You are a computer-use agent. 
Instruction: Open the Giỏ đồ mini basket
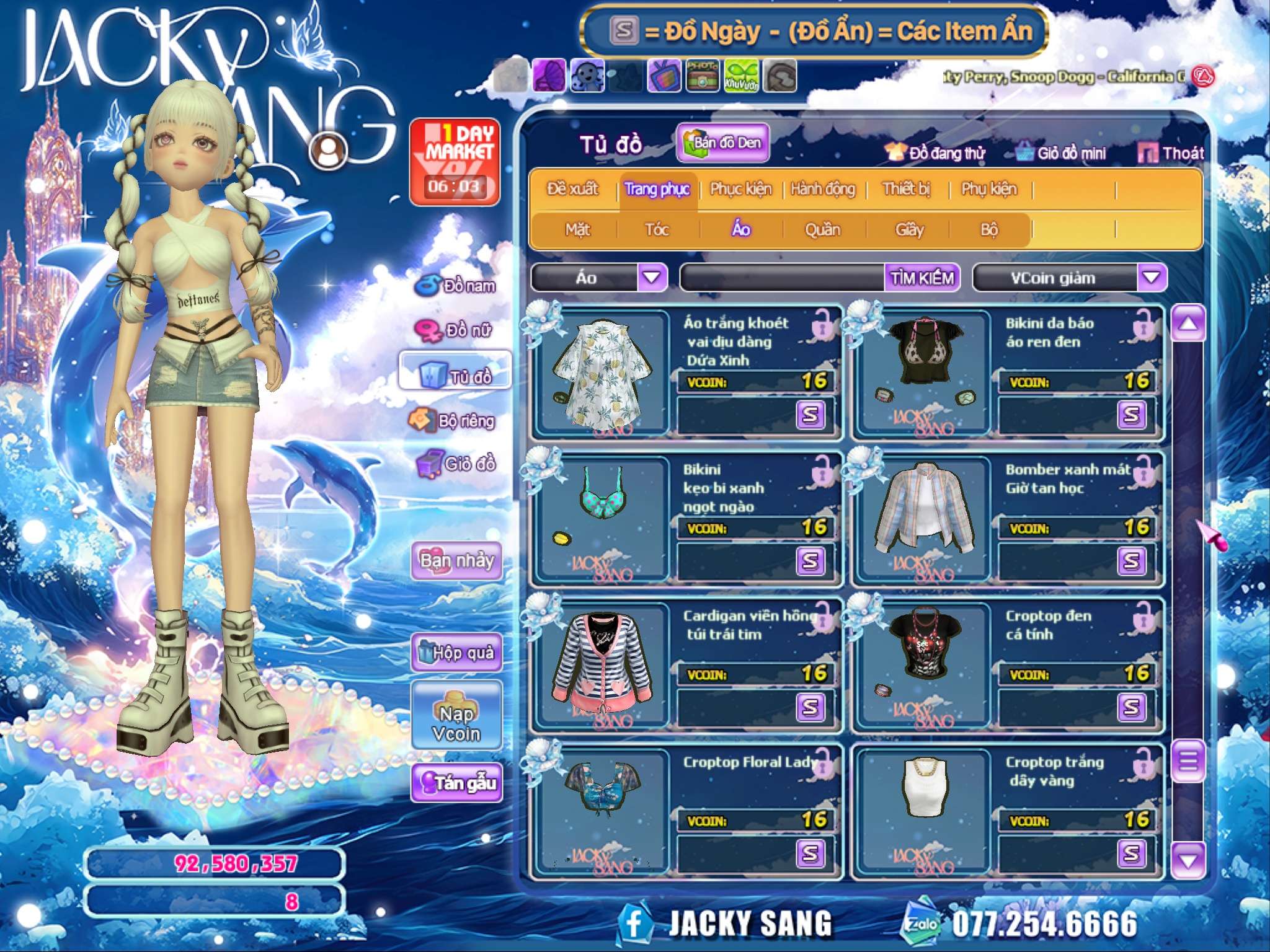[1062, 153]
